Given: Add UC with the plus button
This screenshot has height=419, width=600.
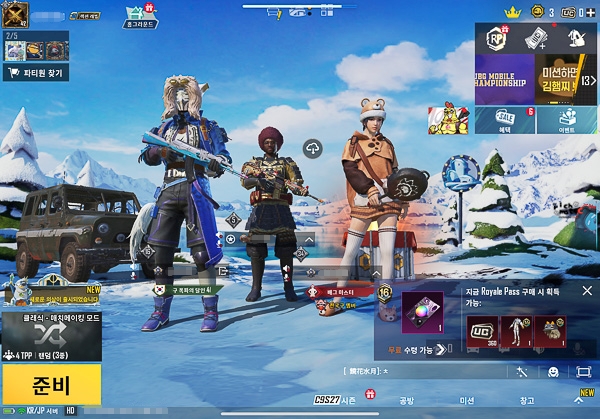Looking at the screenshot, I should click(592, 12).
